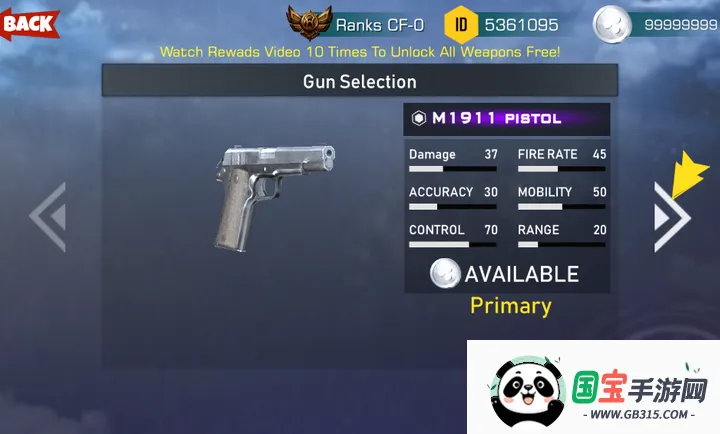Tap the rewards video unlock message

(x=360, y=50)
